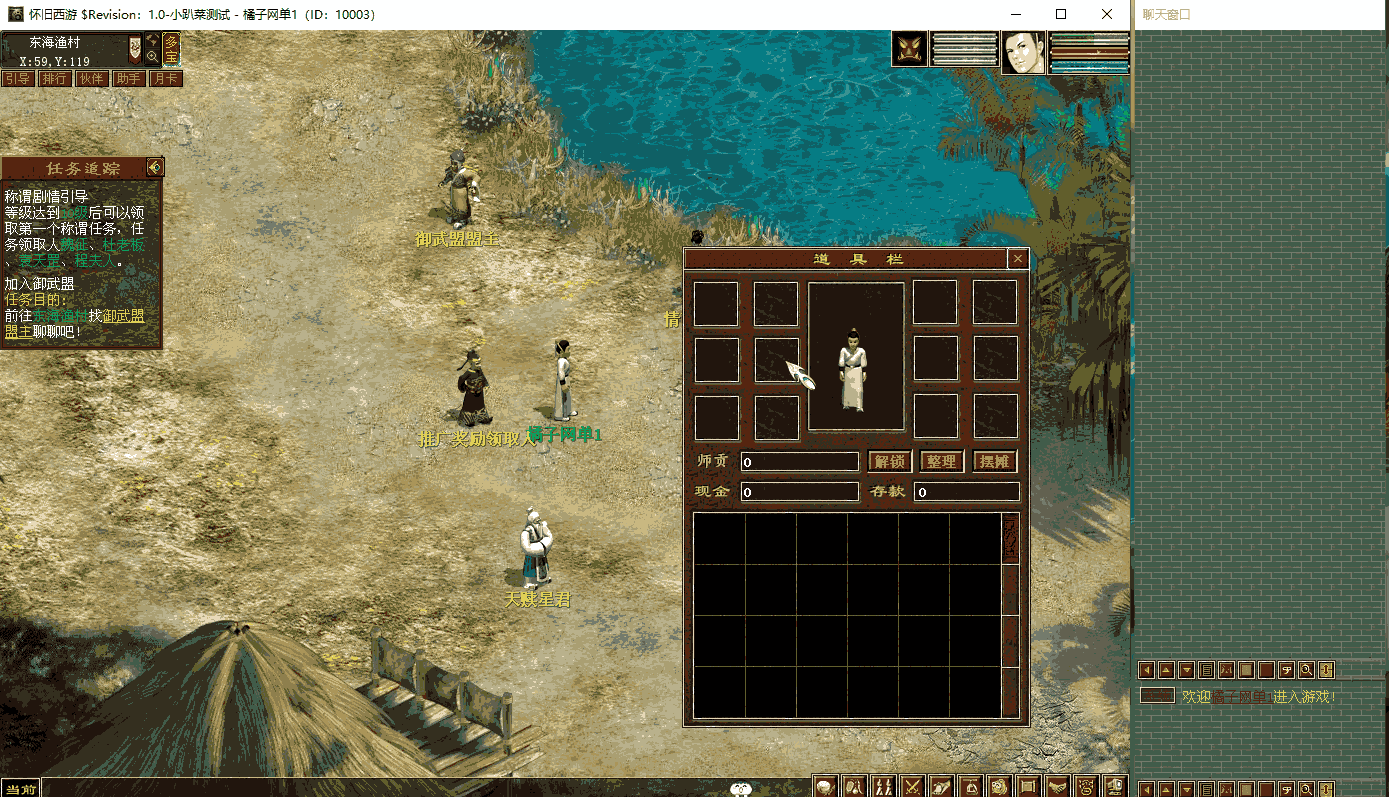The width and height of the screenshot is (1389, 797).
Task: Click the magnifier icon beside the location panel
Action: 152,57
